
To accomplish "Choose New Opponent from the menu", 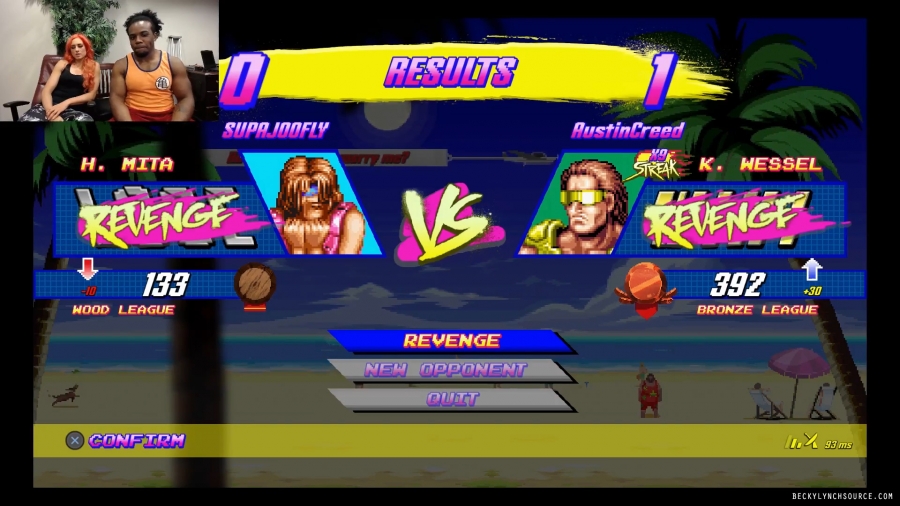I will pos(444,370).
